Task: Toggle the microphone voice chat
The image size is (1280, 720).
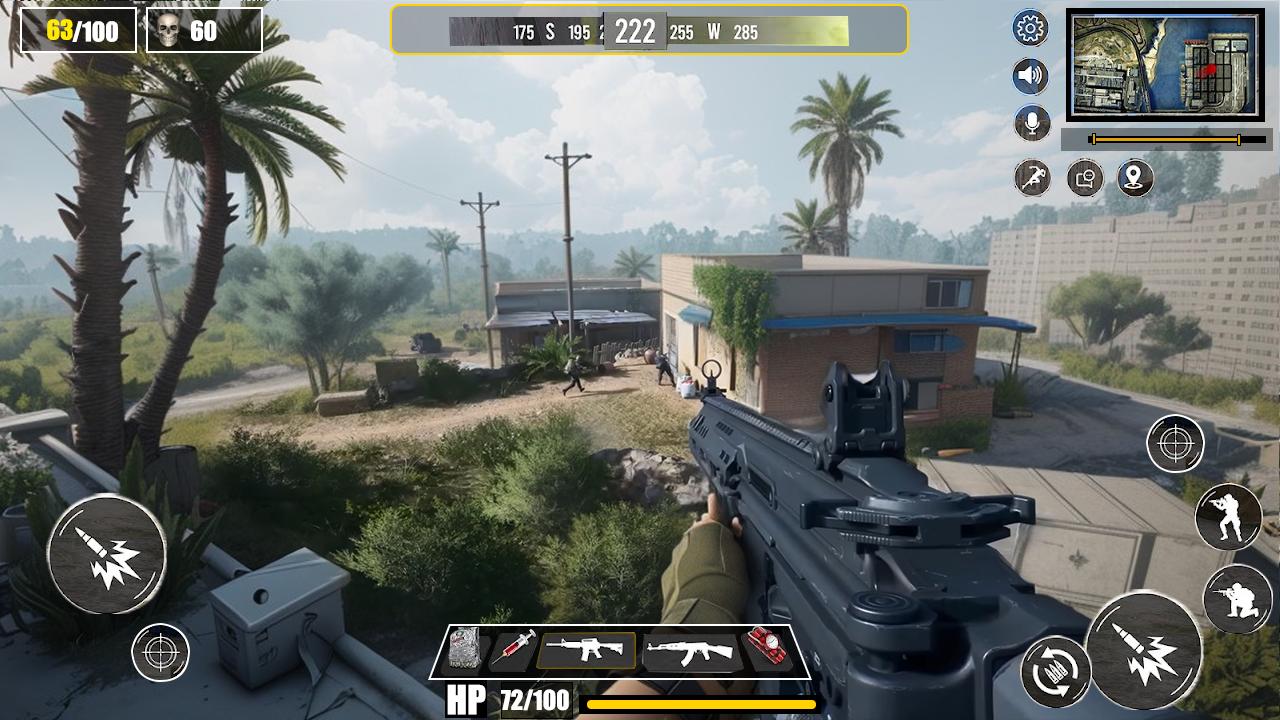Action: click(x=1034, y=122)
